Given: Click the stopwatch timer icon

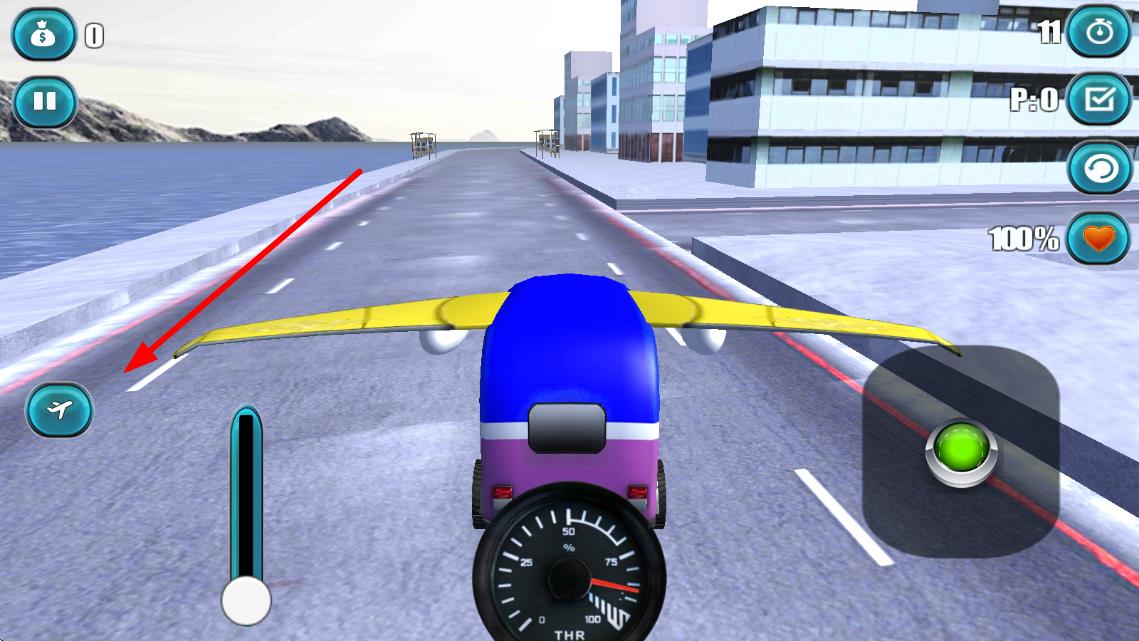Looking at the screenshot, I should click(x=1099, y=32).
